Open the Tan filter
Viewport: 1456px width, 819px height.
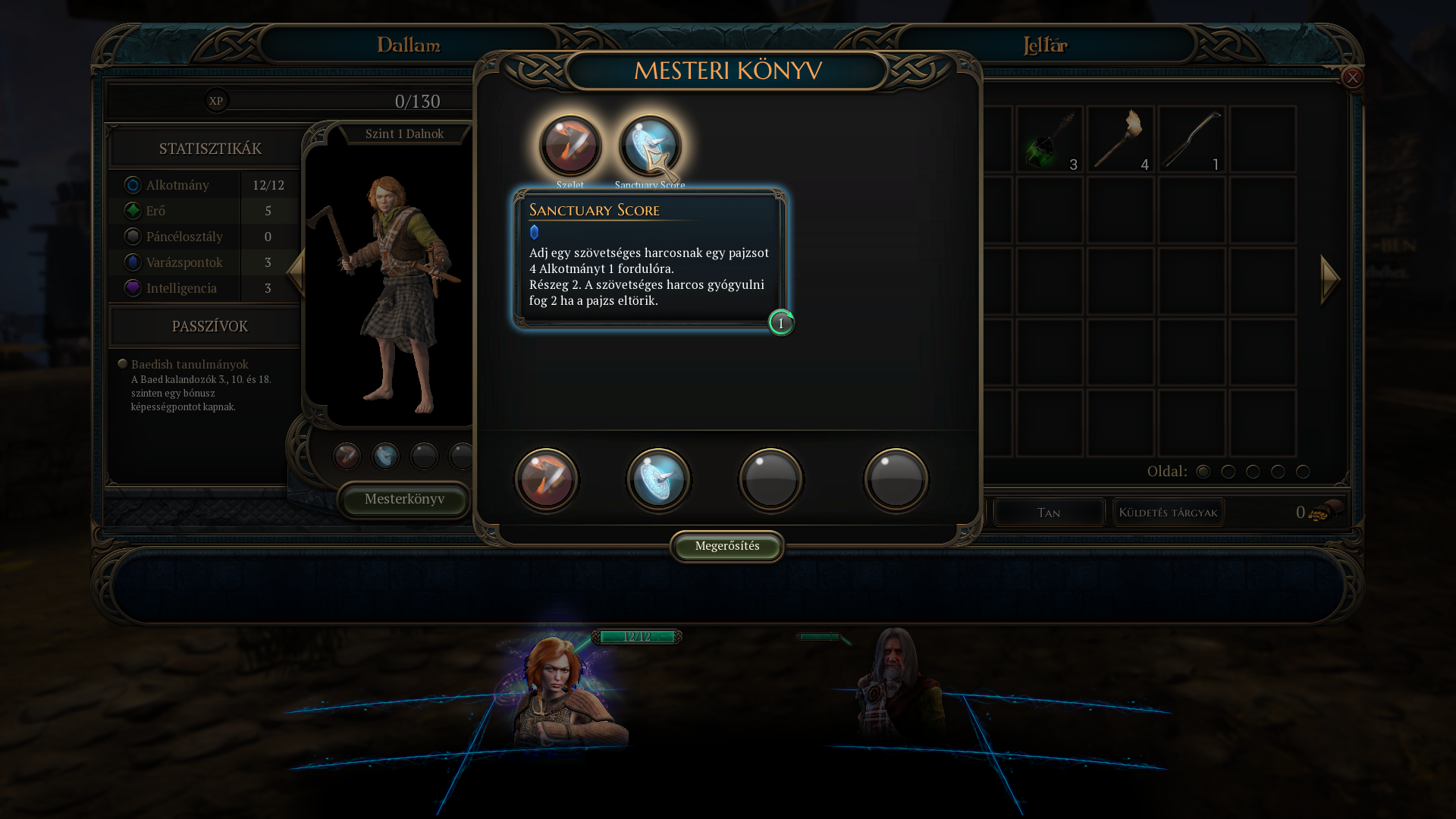tap(1049, 513)
